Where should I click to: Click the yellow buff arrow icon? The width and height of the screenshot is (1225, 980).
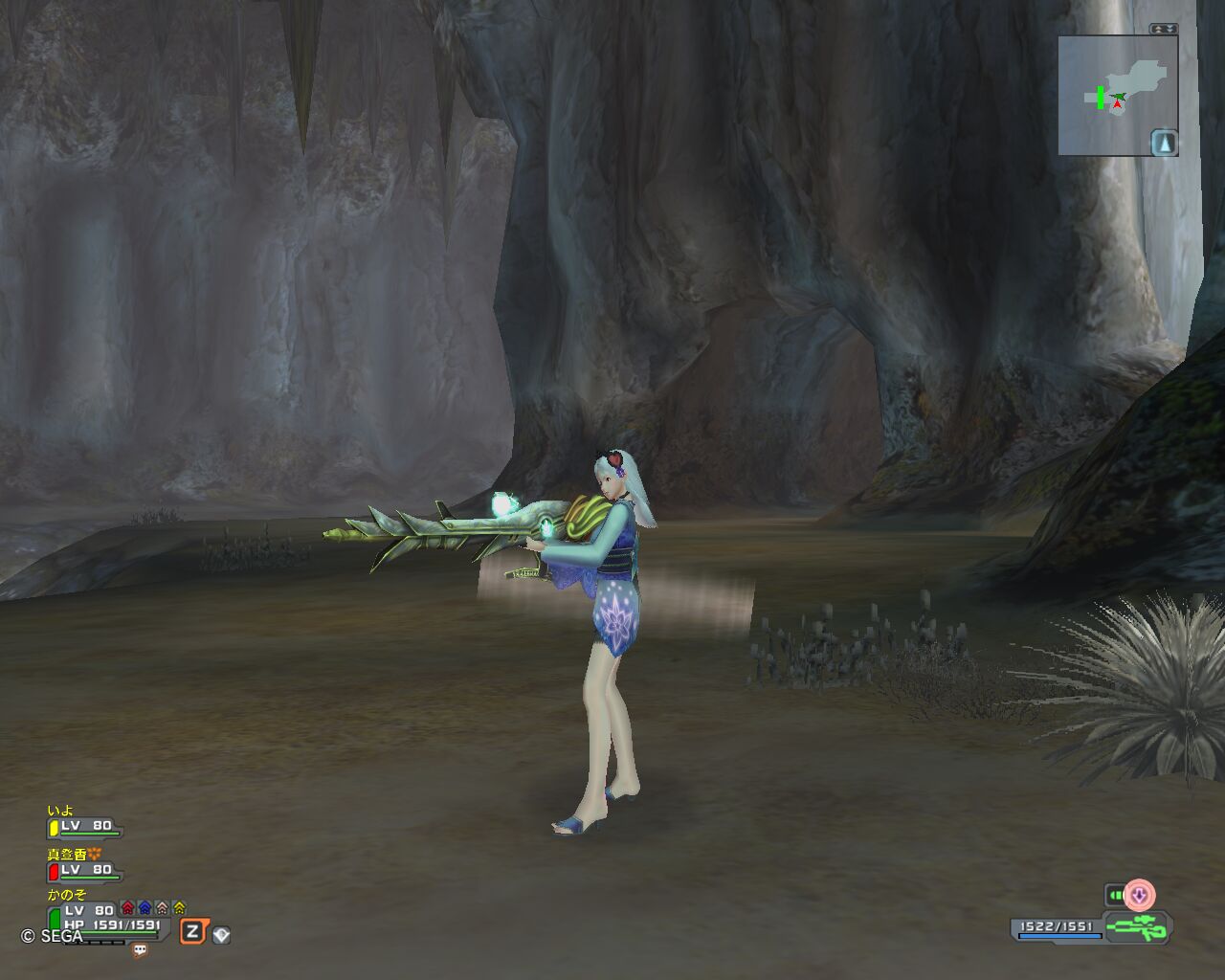click(x=179, y=908)
